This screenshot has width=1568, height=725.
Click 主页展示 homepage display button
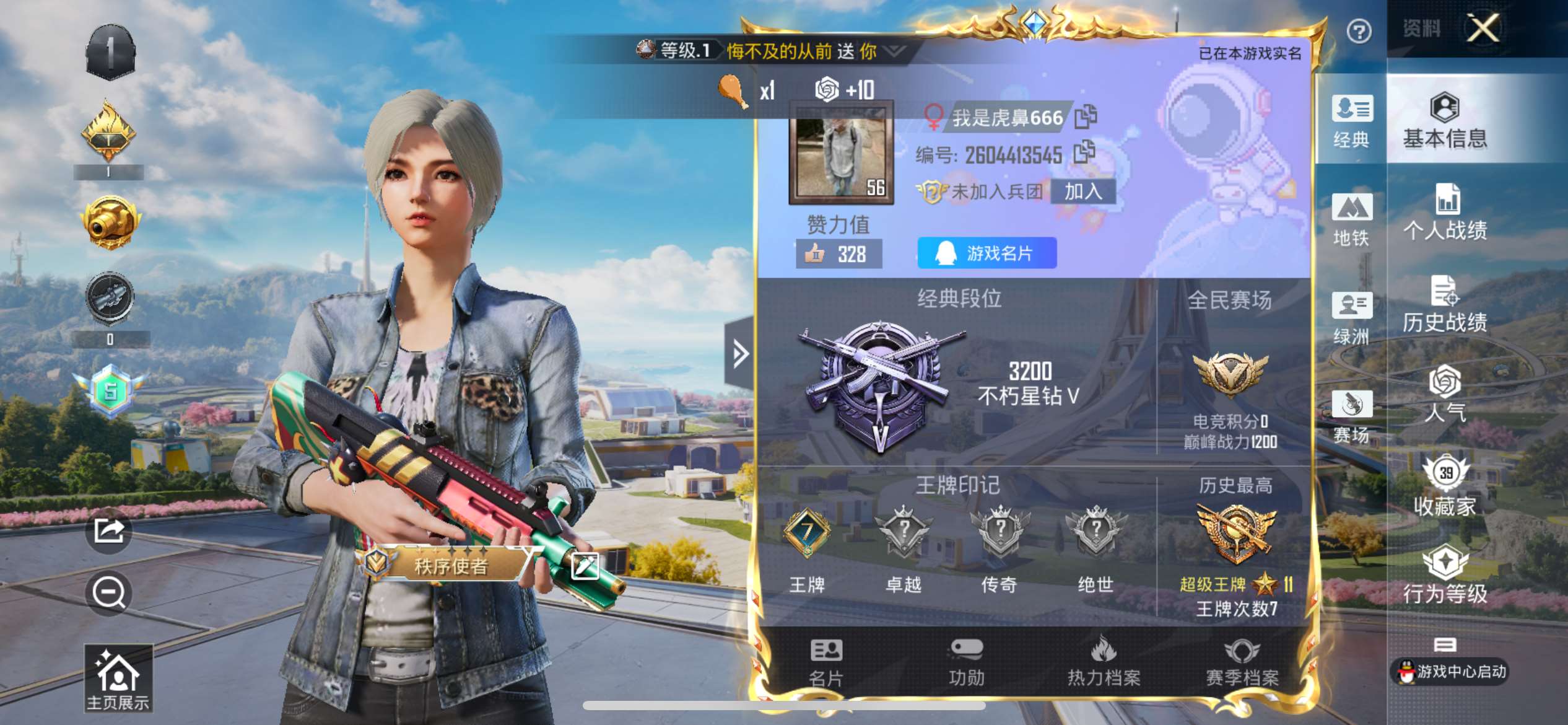tap(118, 678)
